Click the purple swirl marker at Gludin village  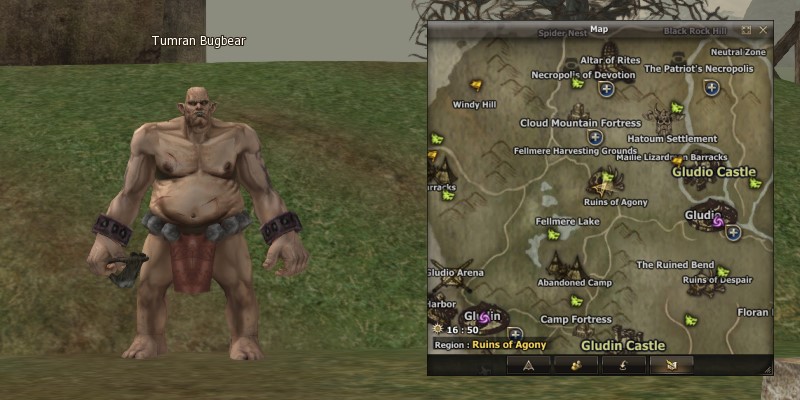484,318
